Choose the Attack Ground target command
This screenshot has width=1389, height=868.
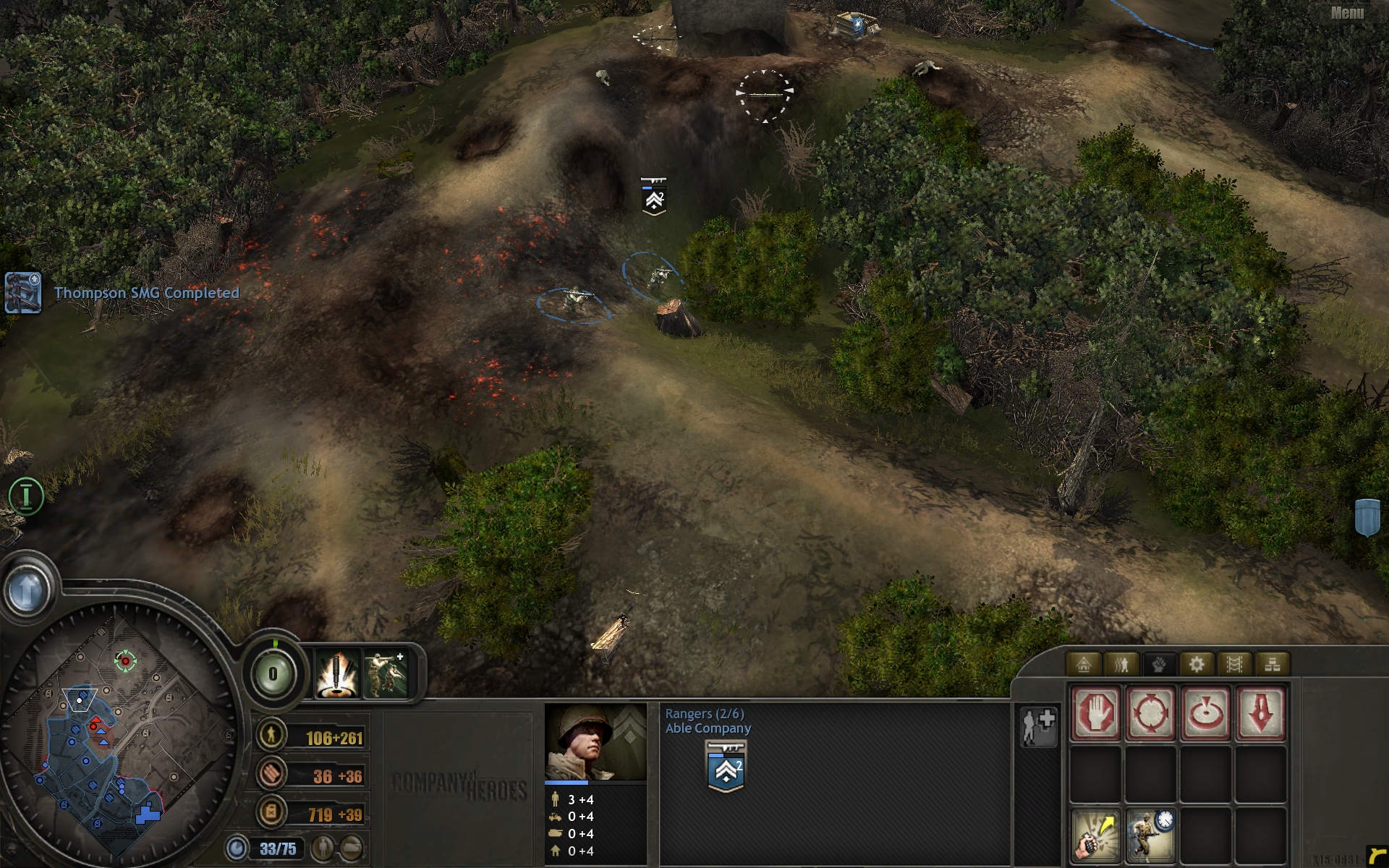point(1205,714)
